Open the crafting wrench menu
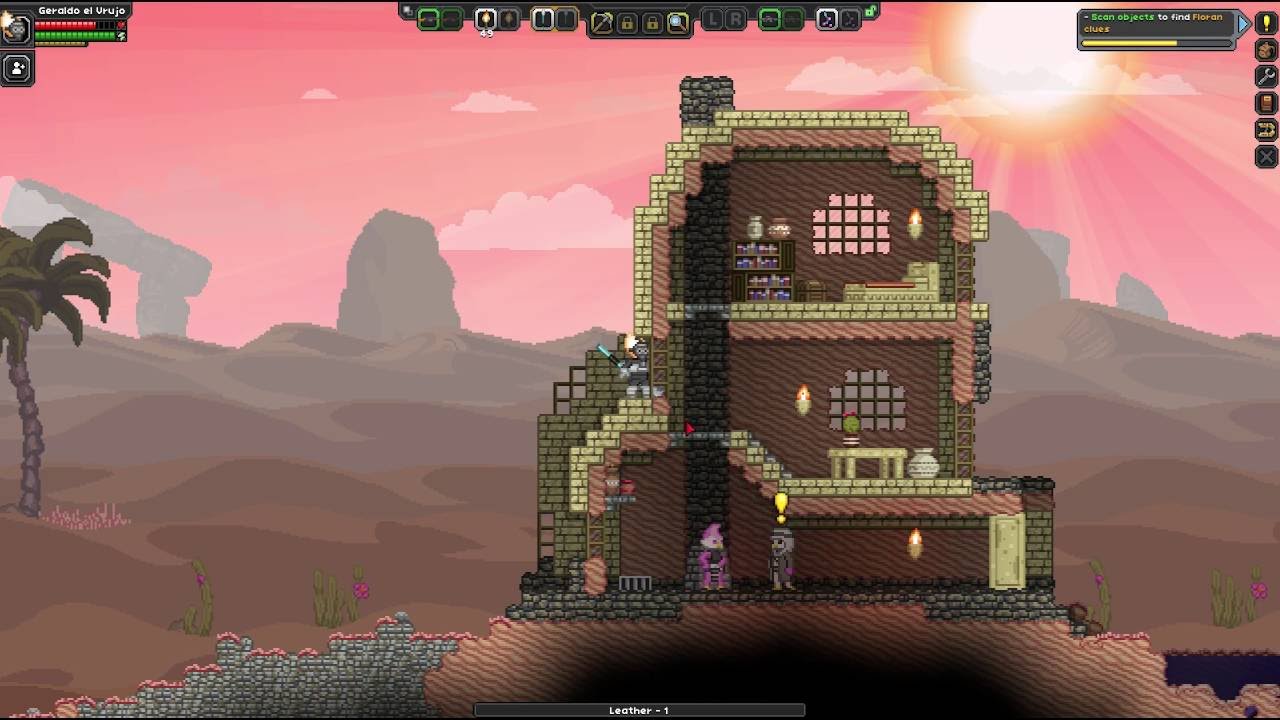 (1266, 77)
